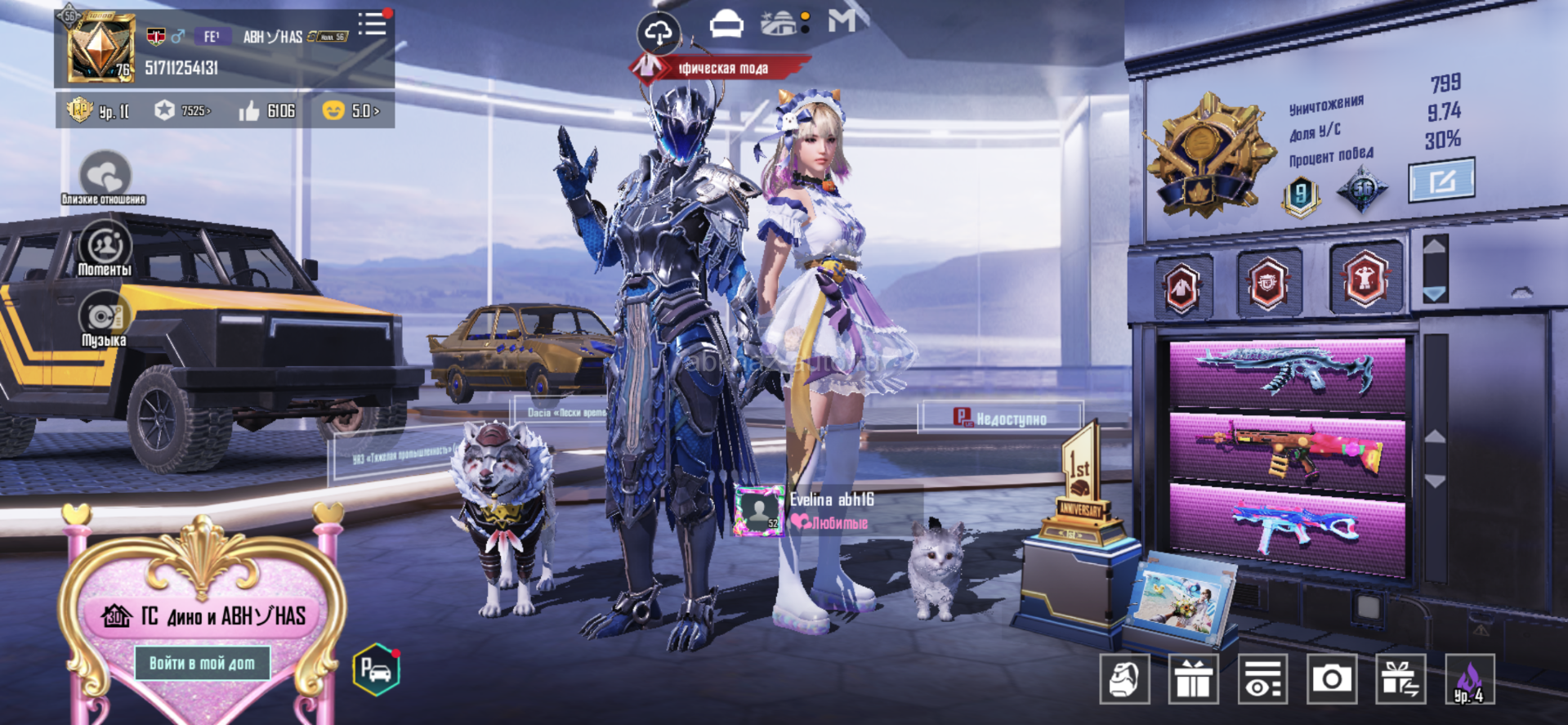
Task: Open the popularity star score 7525
Action: 183,110
